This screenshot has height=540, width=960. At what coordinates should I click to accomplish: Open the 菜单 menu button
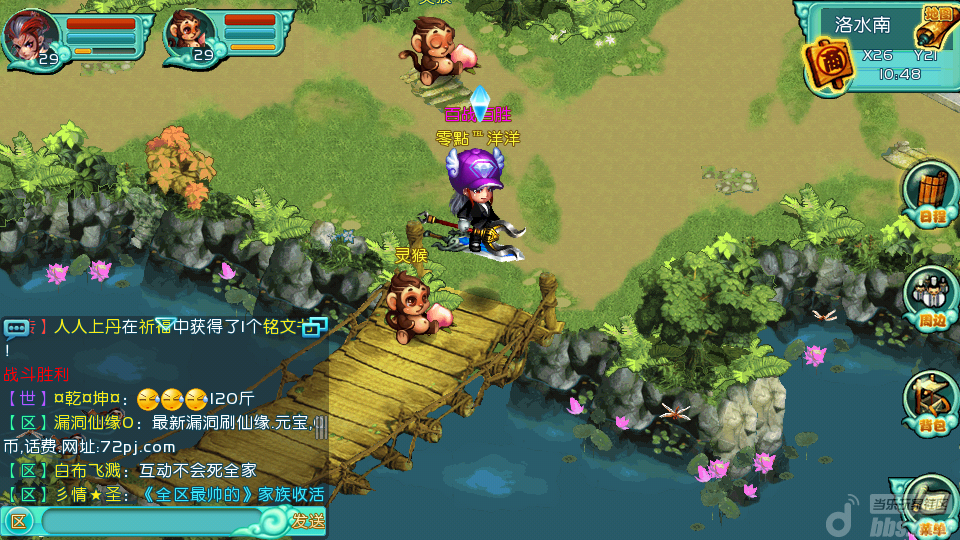click(932, 518)
